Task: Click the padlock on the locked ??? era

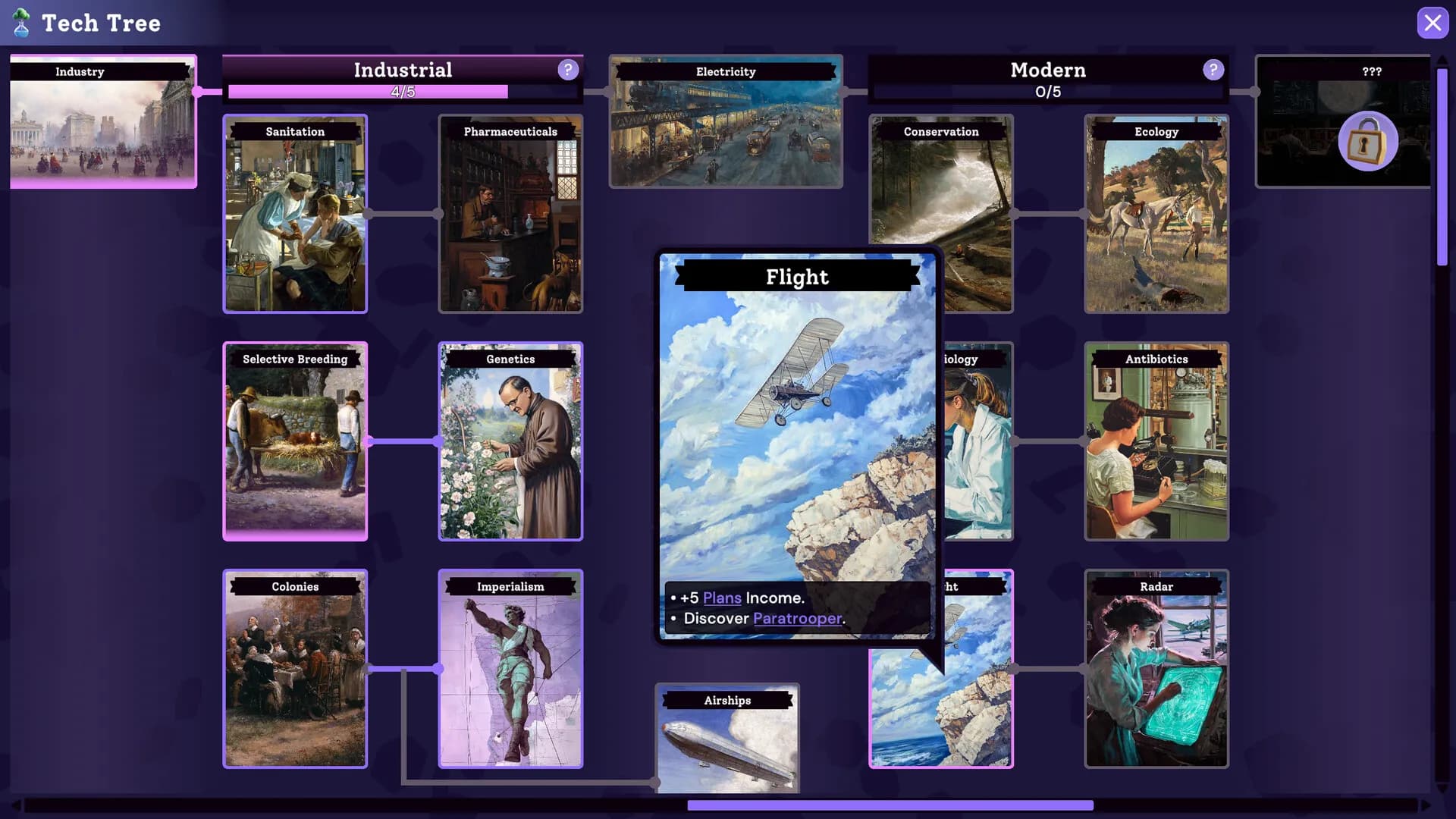Action: pyautogui.click(x=1367, y=141)
